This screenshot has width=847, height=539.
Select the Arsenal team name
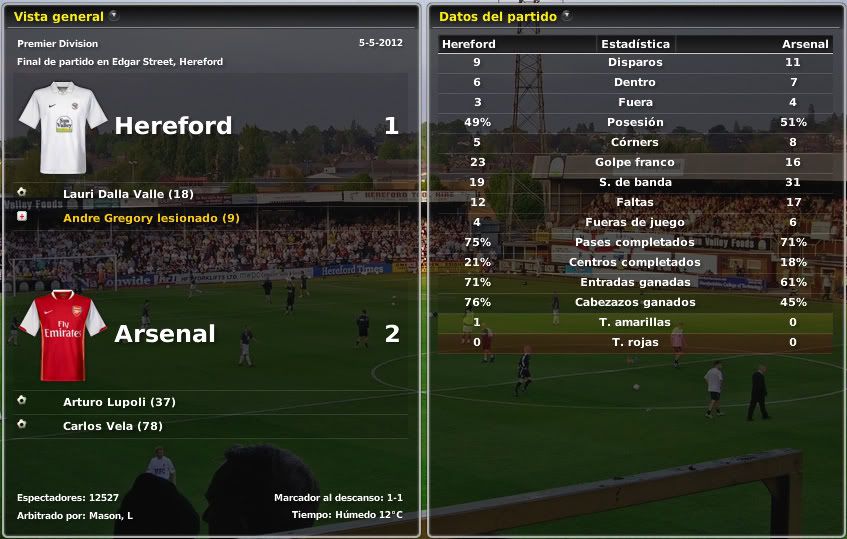click(165, 334)
